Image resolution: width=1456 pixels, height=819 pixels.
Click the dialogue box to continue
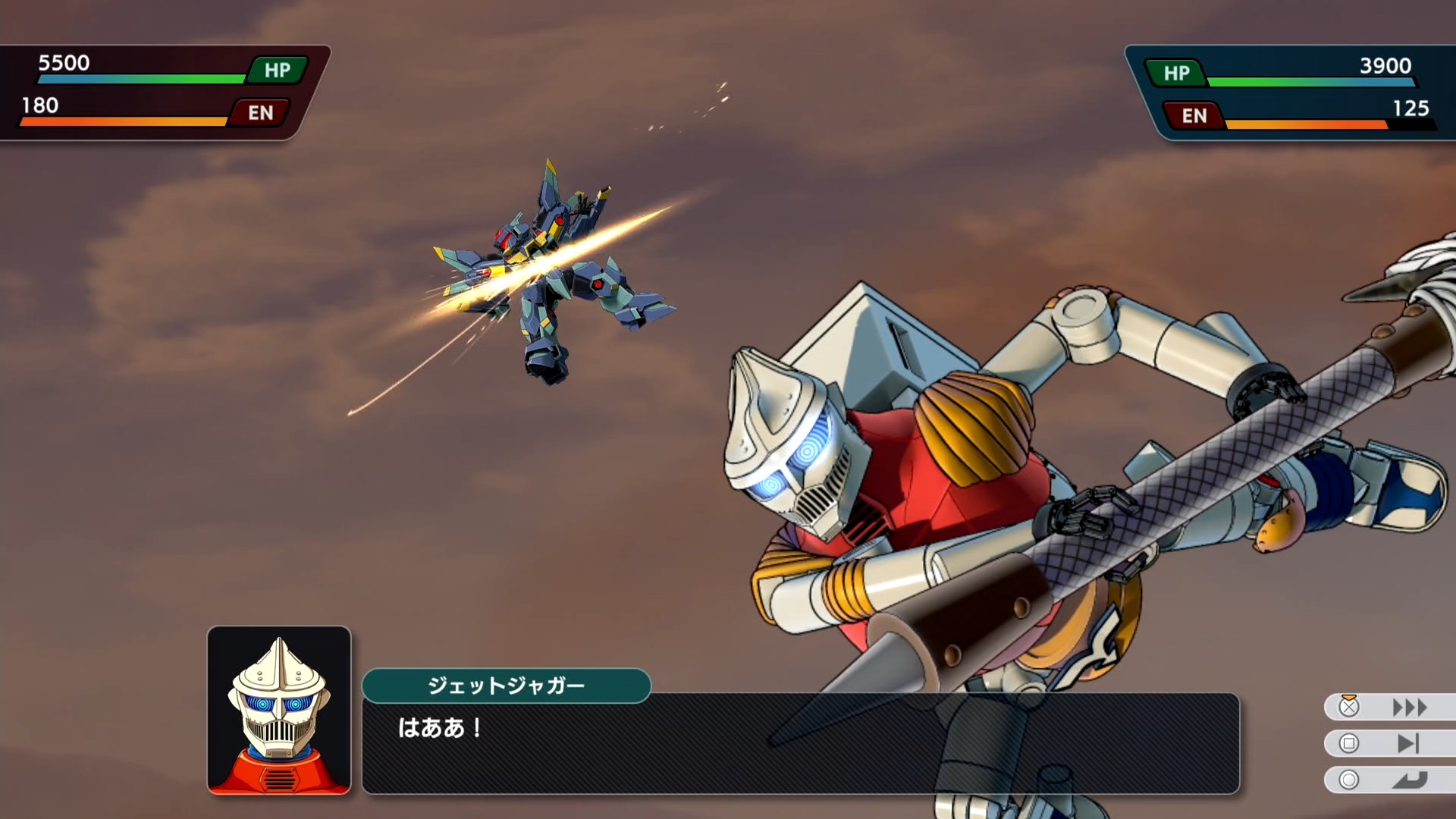point(800,743)
